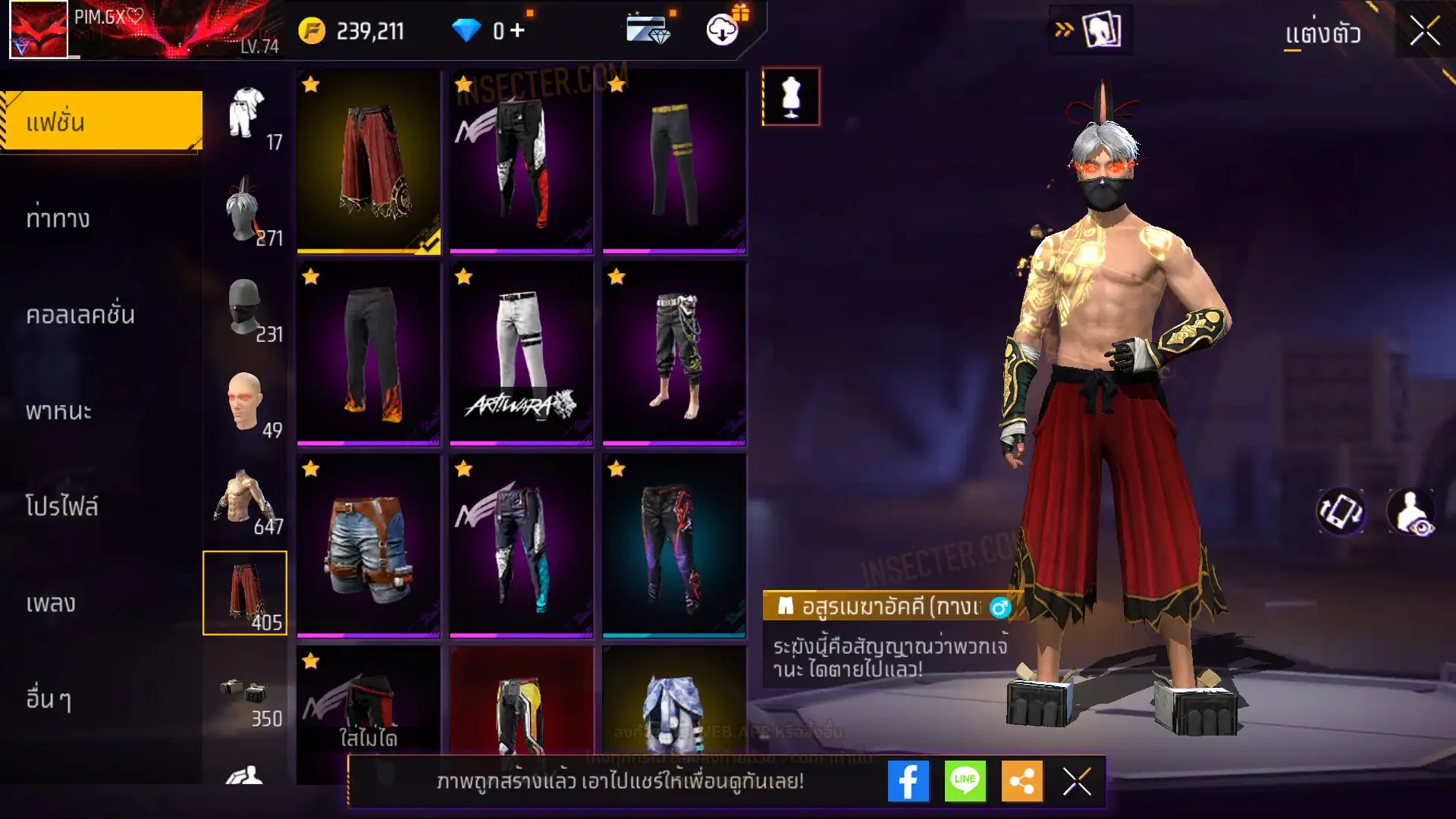Screen dimensions: 1456x819
Task: Close the dressing room screen
Action: coord(1424,32)
